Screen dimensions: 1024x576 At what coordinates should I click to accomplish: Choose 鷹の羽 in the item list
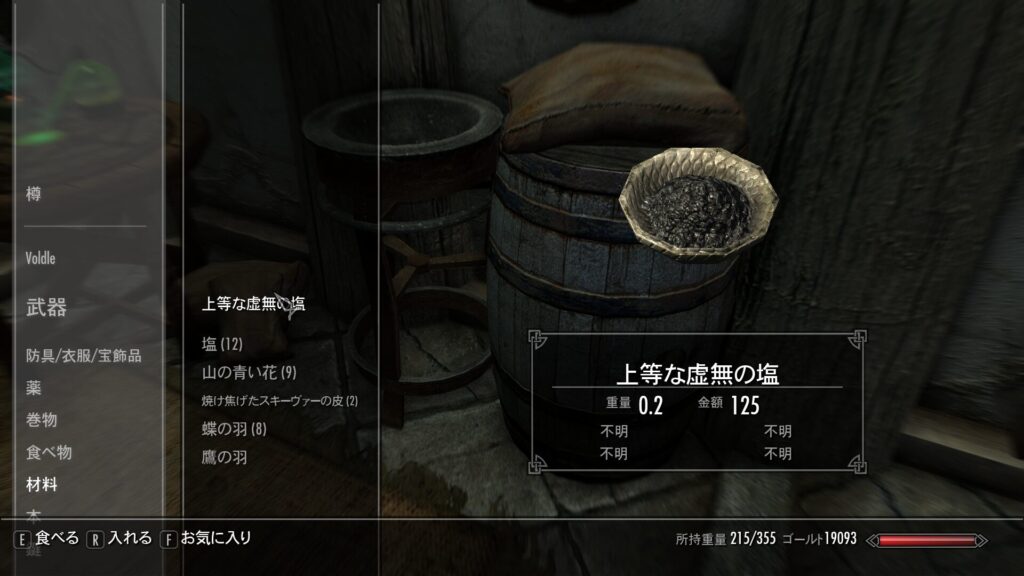tap(224, 458)
